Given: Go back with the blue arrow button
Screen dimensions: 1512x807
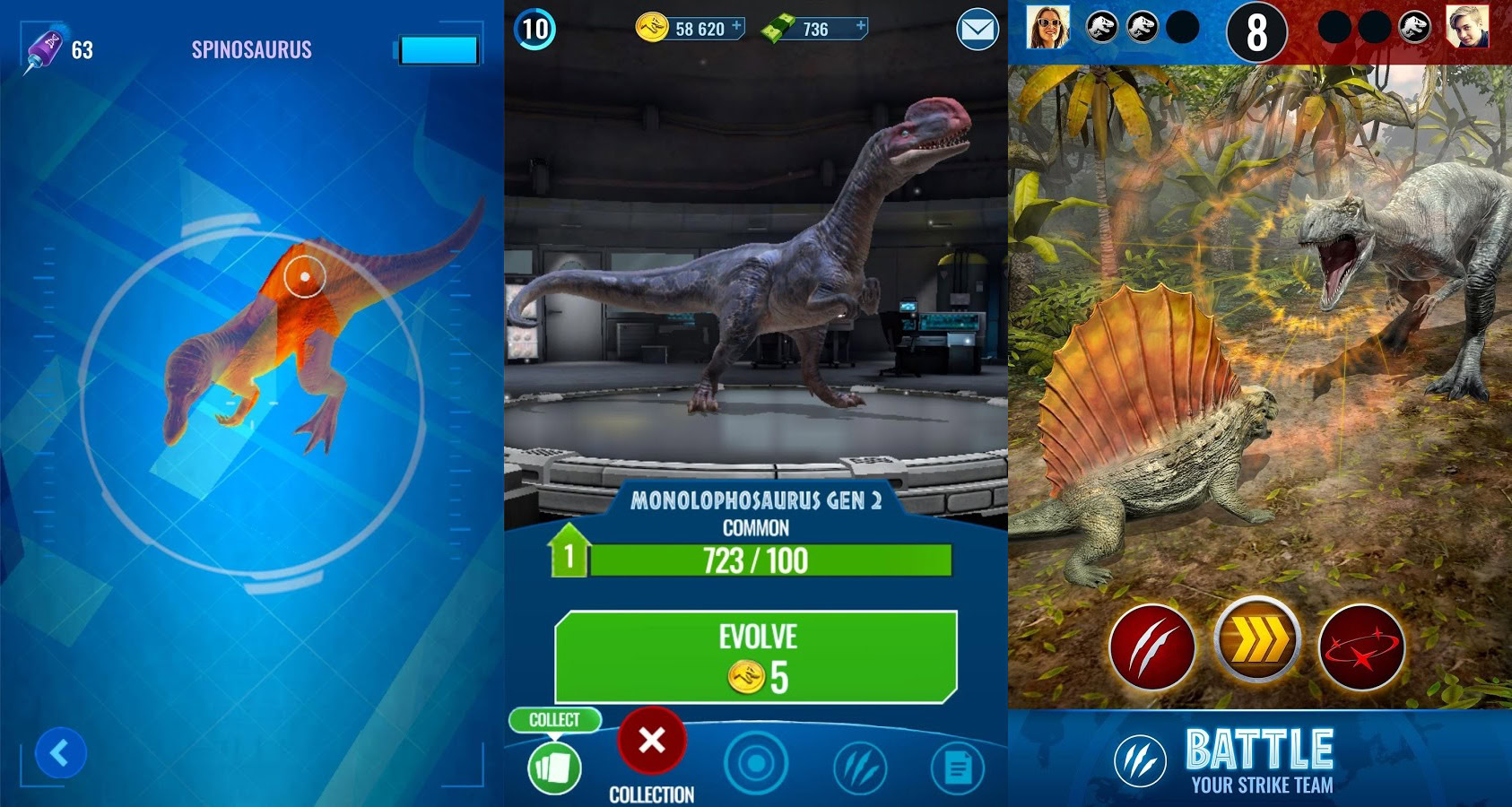Looking at the screenshot, I should point(60,753).
